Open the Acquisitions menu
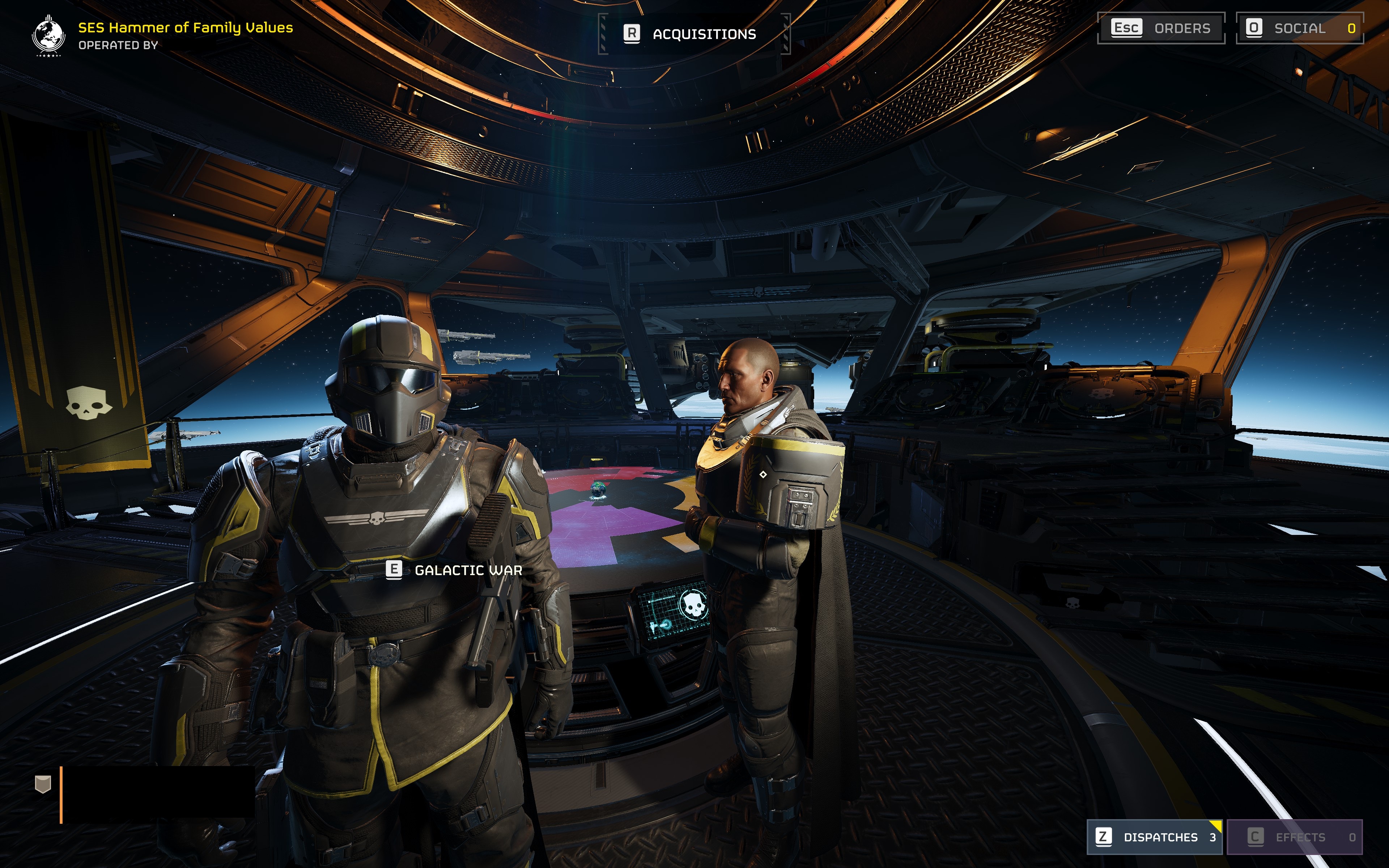The image size is (1389, 868). [693, 34]
